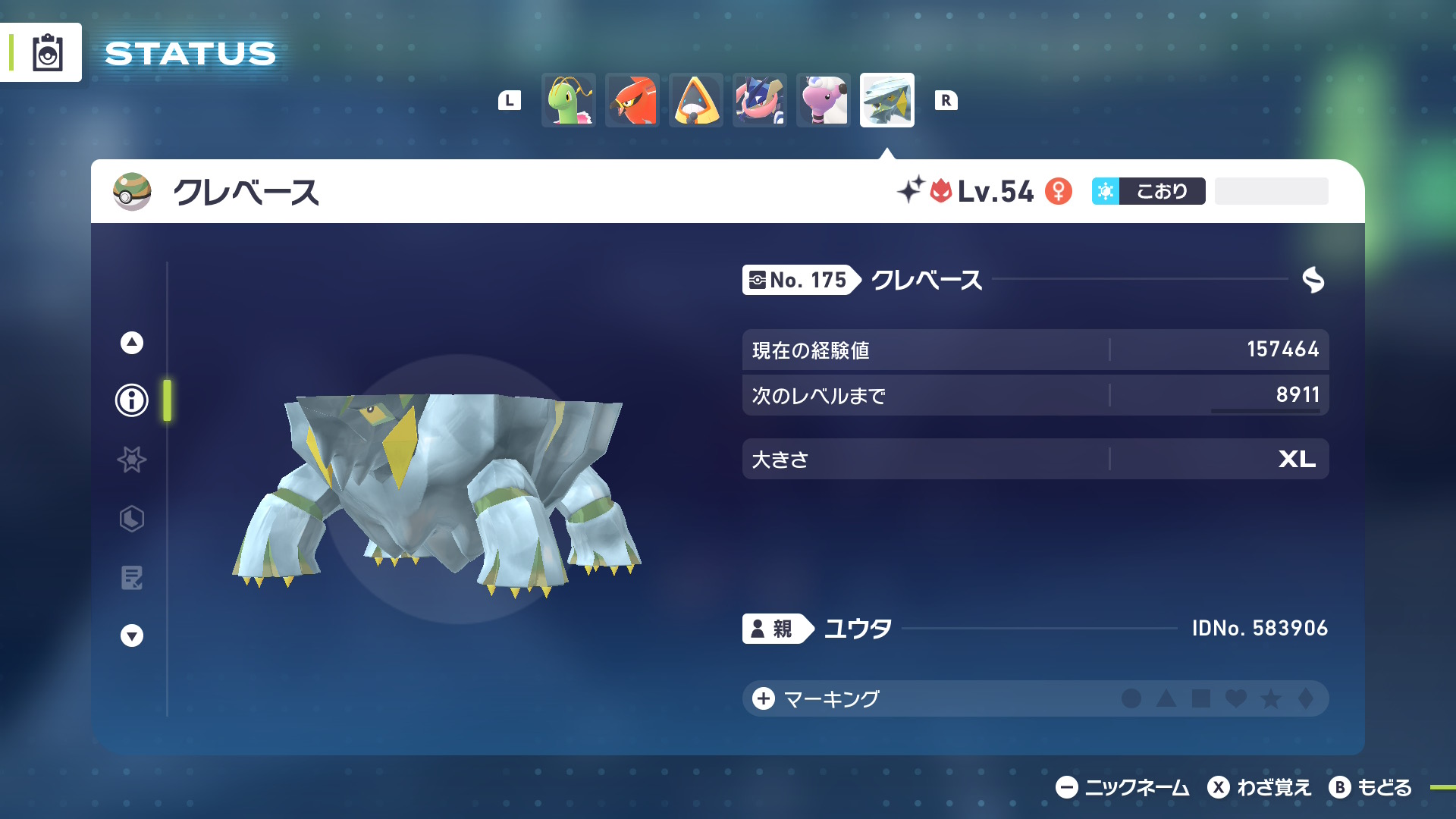Open the Meganium status page
The height and width of the screenshot is (819, 1456).
(x=569, y=99)
